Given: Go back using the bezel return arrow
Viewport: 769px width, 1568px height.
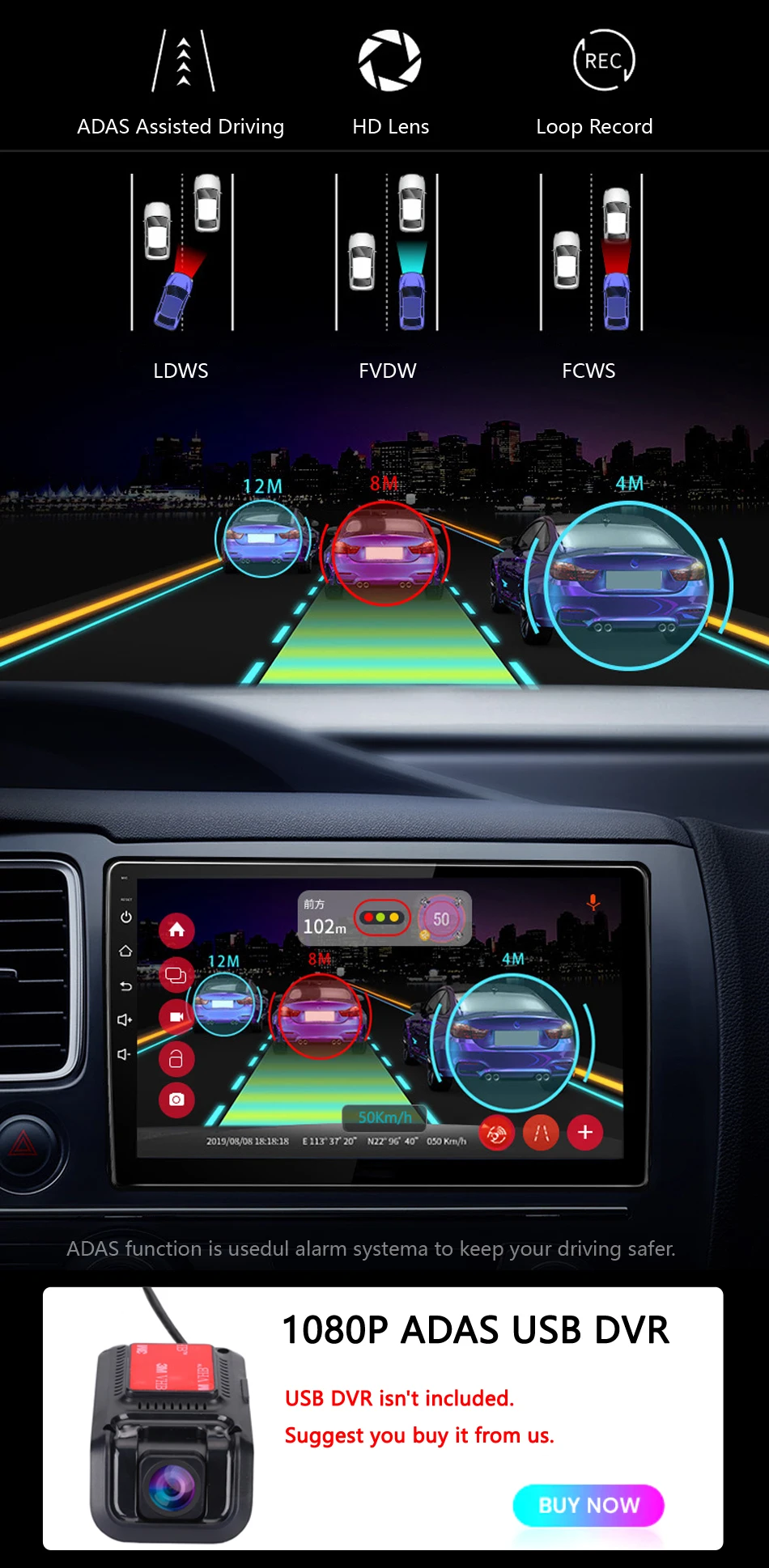Looking at the screenshot, I should 125,985.
